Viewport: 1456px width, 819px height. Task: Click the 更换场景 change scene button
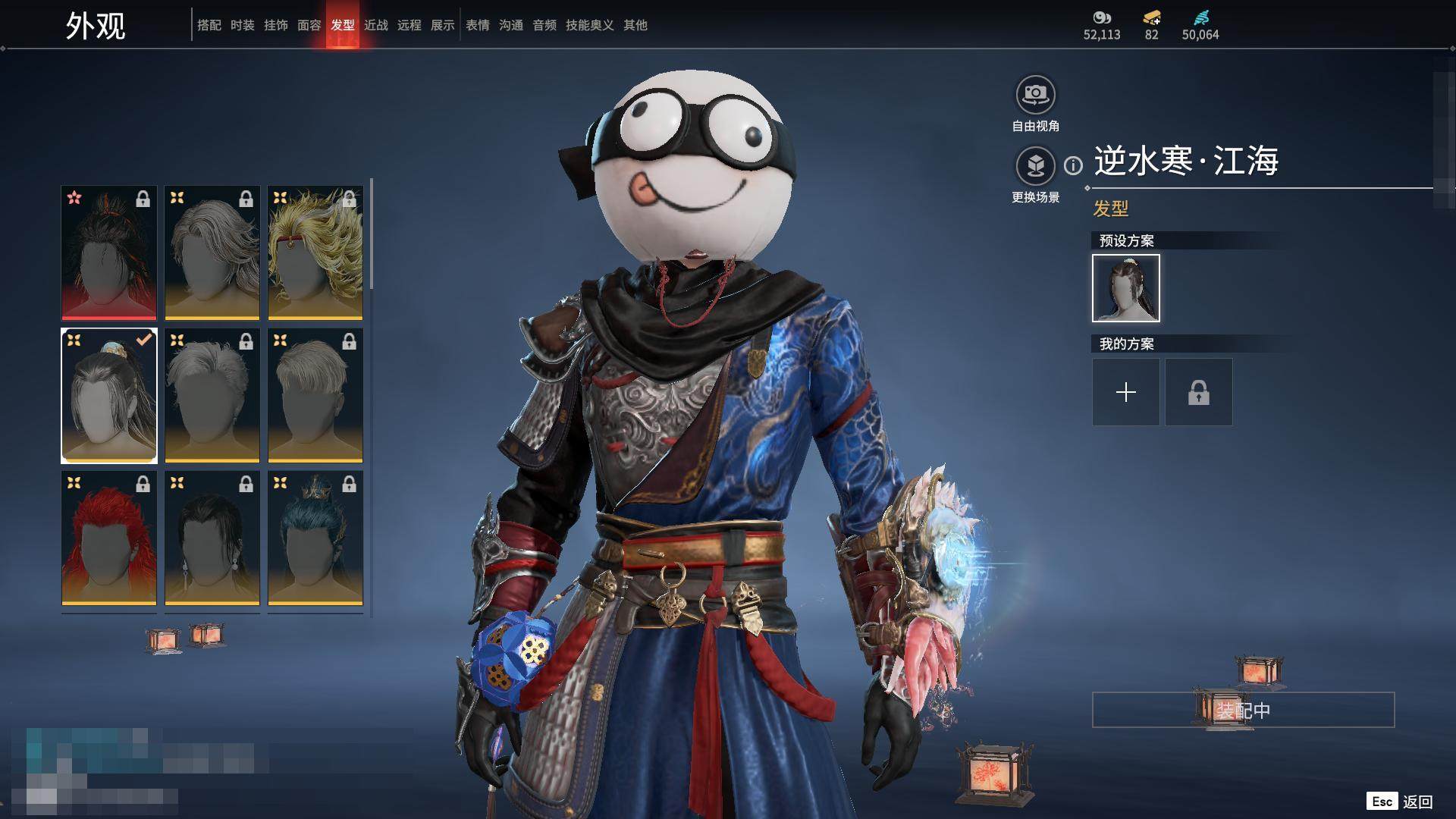pyautogui.click(x=1035, y=166)
